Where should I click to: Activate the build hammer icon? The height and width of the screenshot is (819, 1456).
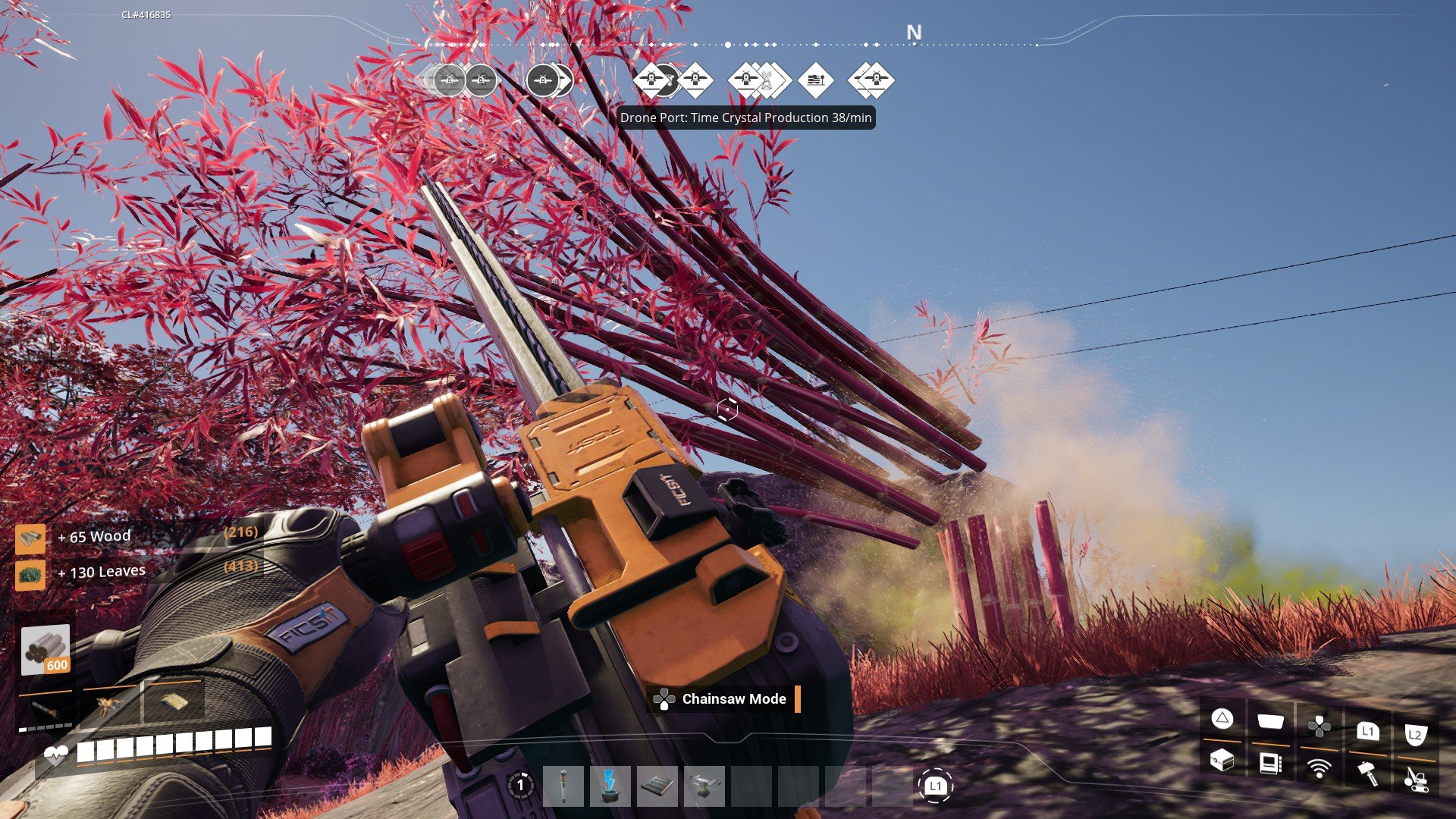pos(1367,773)
